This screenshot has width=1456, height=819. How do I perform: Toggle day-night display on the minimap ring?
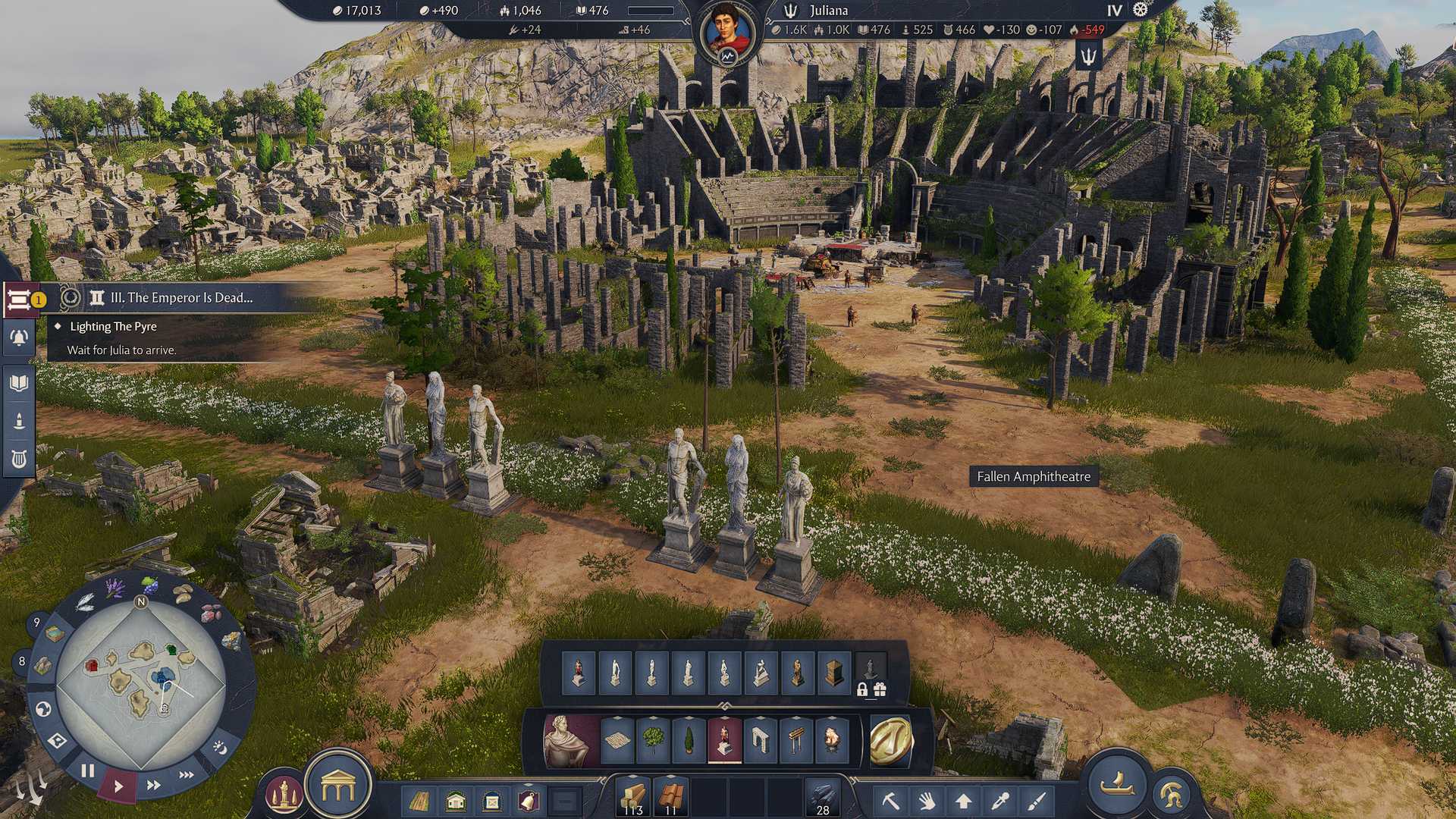pos(220,748)
